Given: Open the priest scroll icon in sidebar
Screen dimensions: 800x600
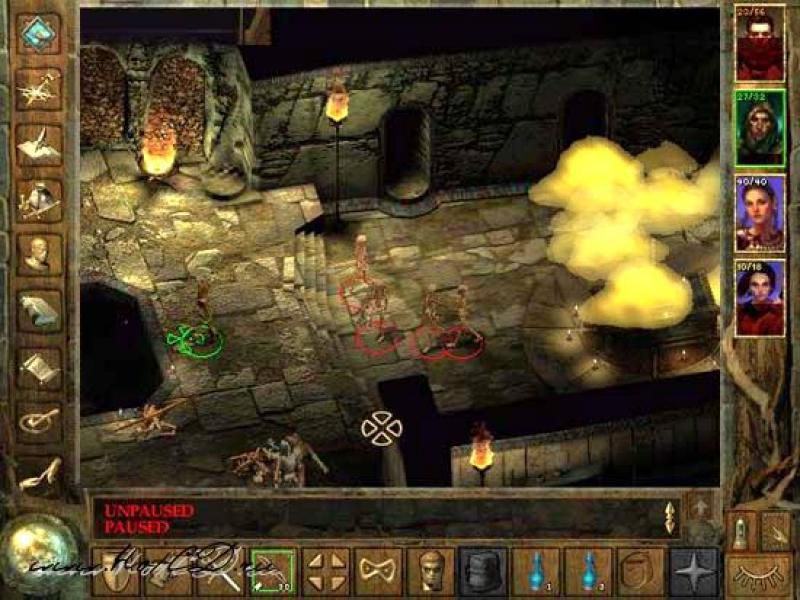Looking at the screenshot, I should [x=38, y=365].
